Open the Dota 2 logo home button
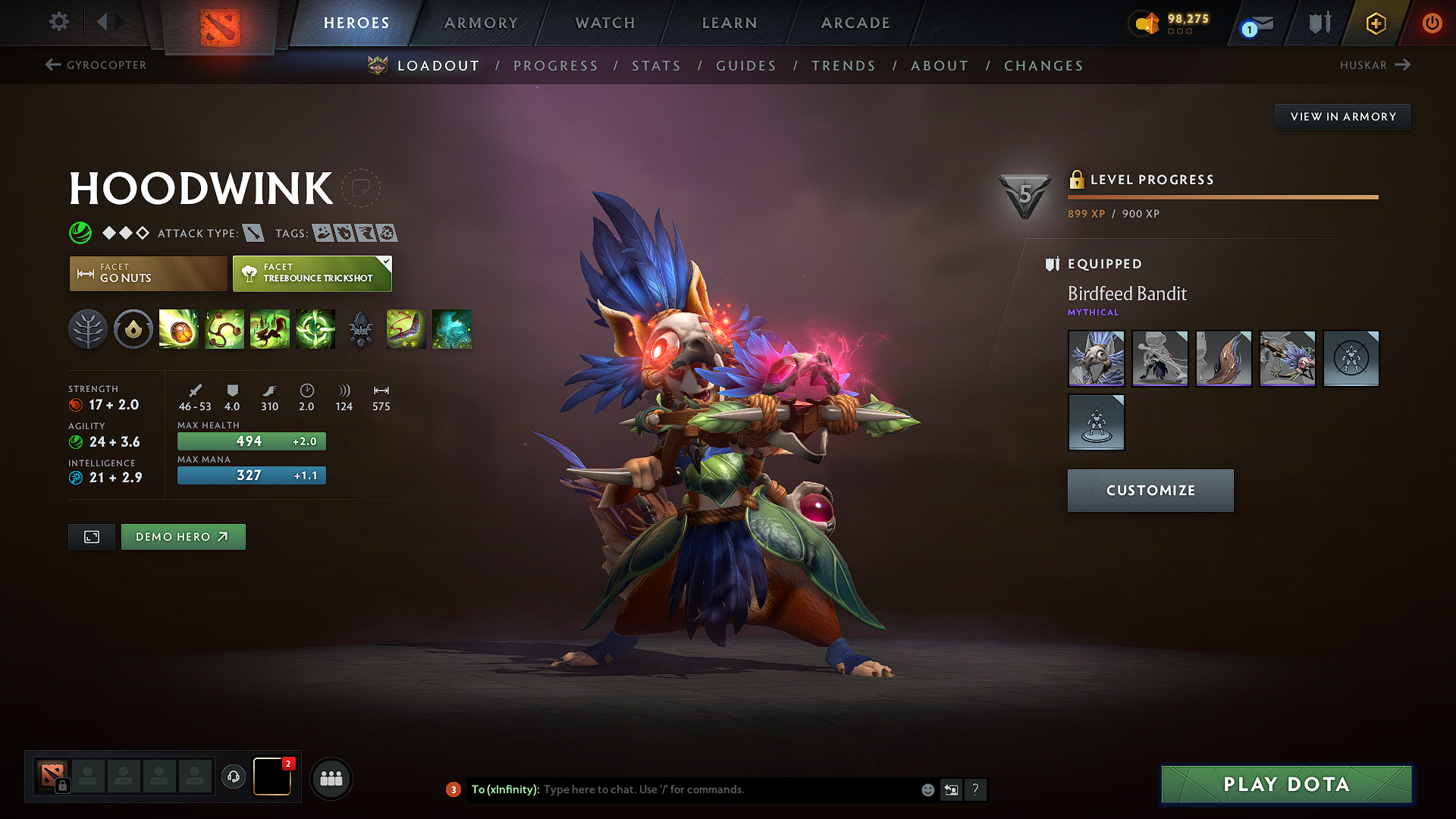The width and height of the screenshot is (1456, 819). [219, 23]
